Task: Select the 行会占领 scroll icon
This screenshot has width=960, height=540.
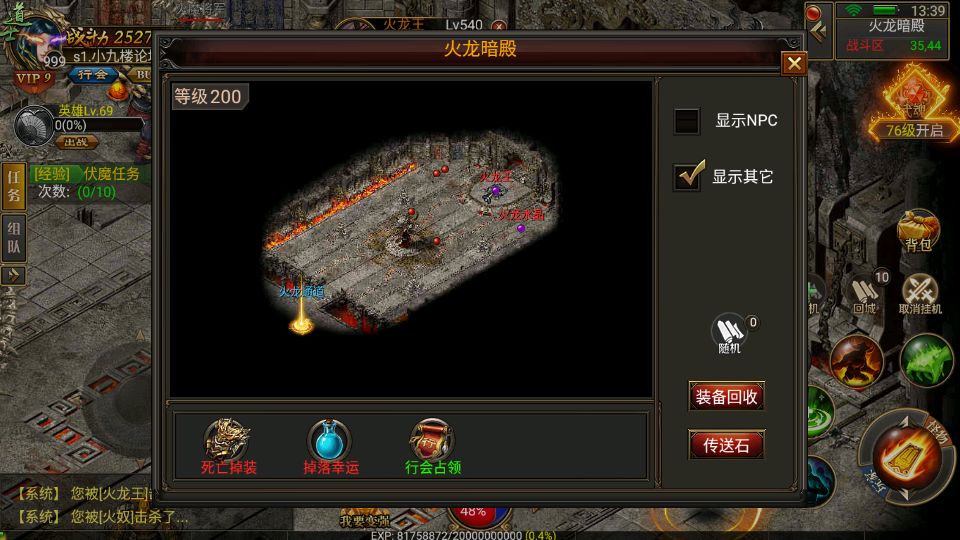Action: [x=433, y=439]
